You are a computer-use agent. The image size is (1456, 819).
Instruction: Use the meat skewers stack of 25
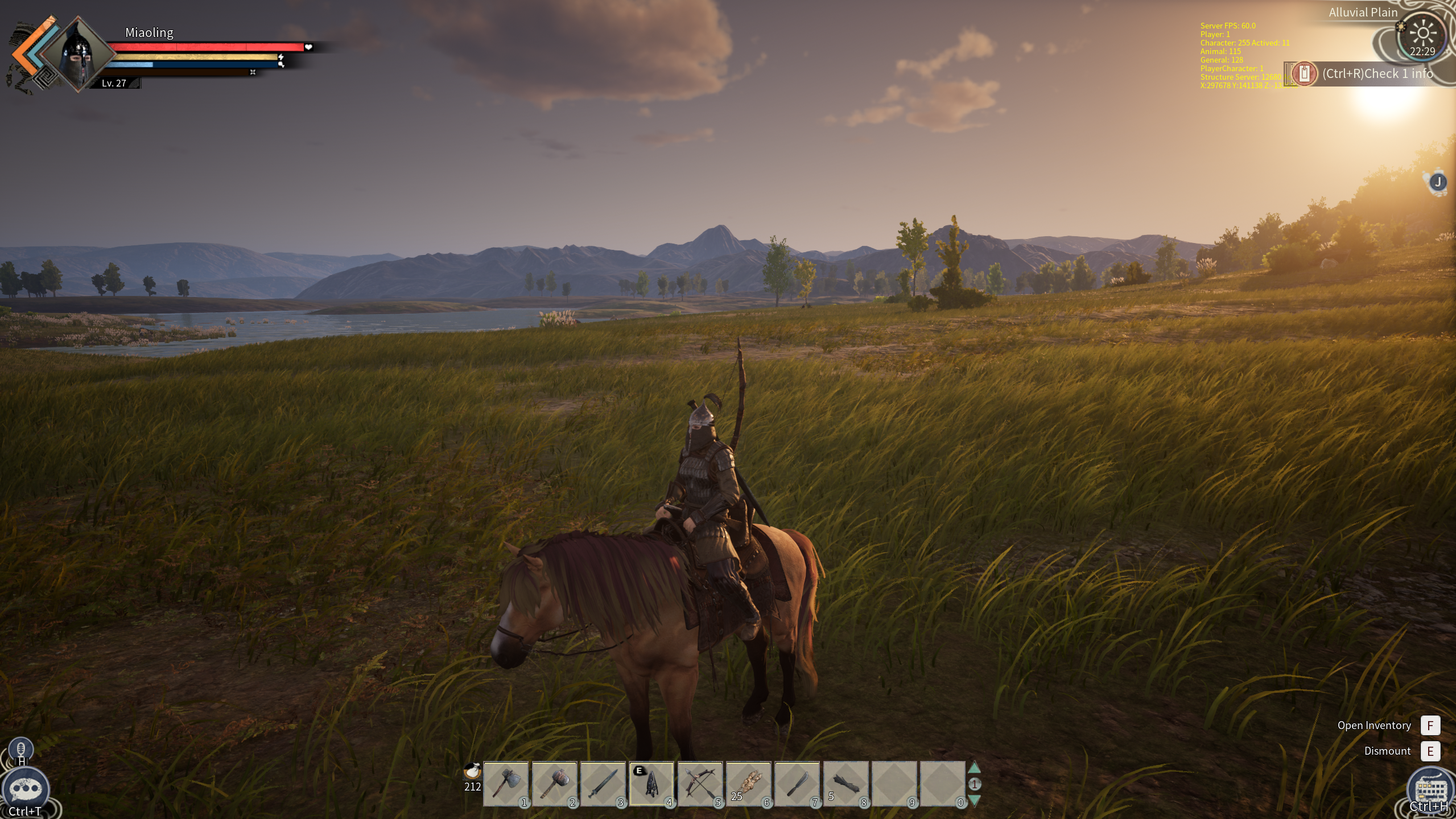coord(749,784)
